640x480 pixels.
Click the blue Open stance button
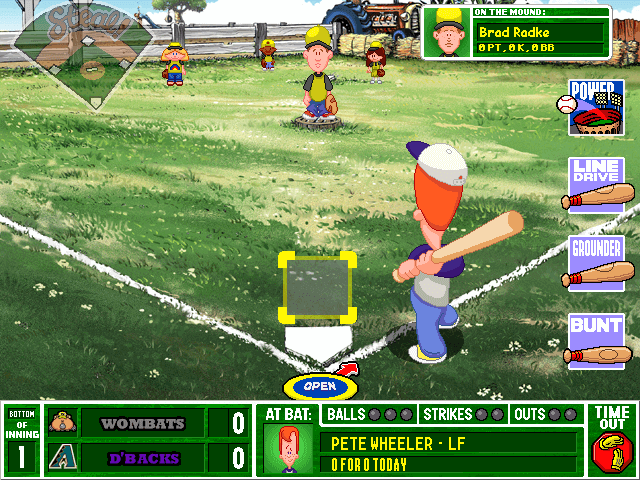(x=319, y=386)
